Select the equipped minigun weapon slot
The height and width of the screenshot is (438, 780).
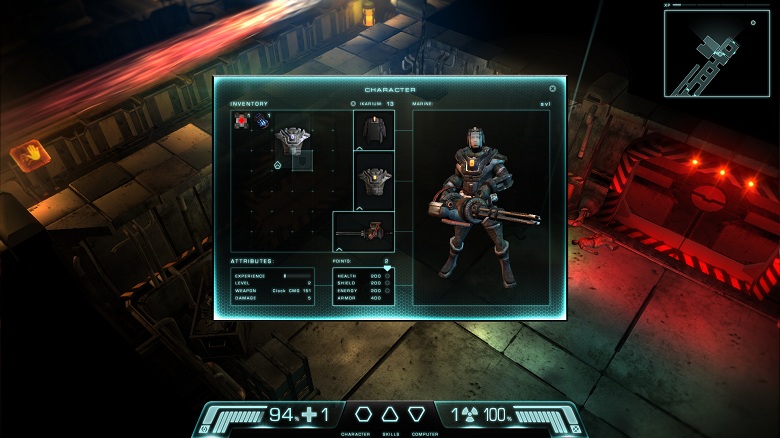(x=364, y=231)
